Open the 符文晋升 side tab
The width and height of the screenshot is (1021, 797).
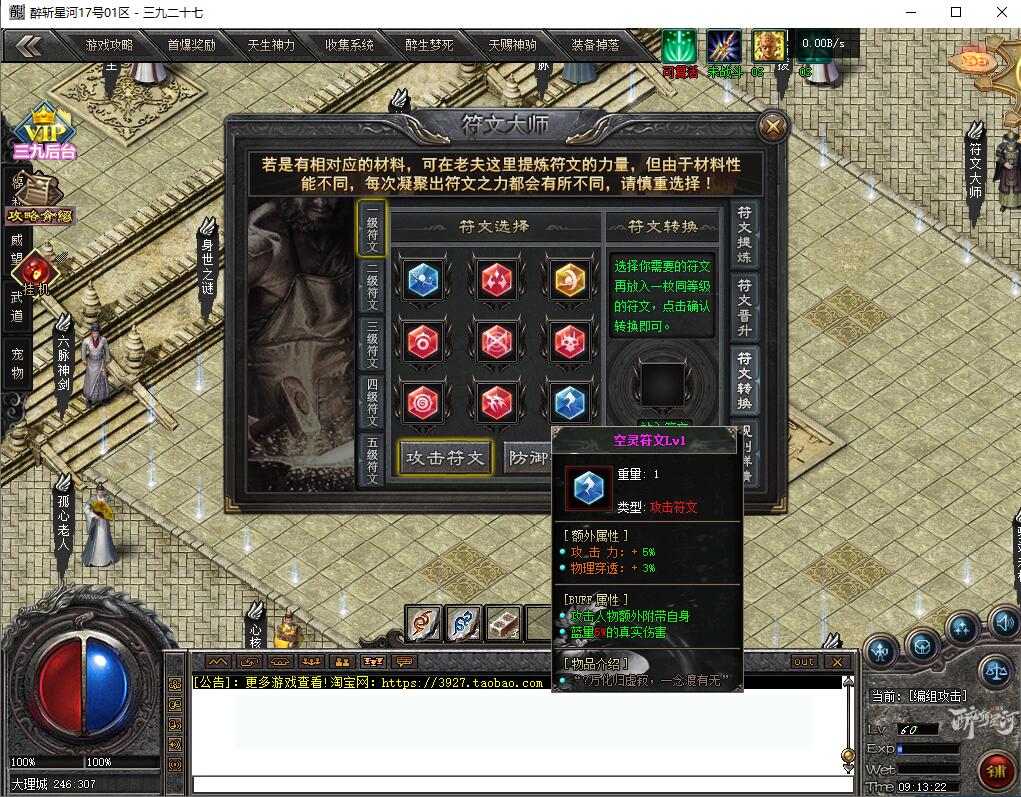(745, 307)
